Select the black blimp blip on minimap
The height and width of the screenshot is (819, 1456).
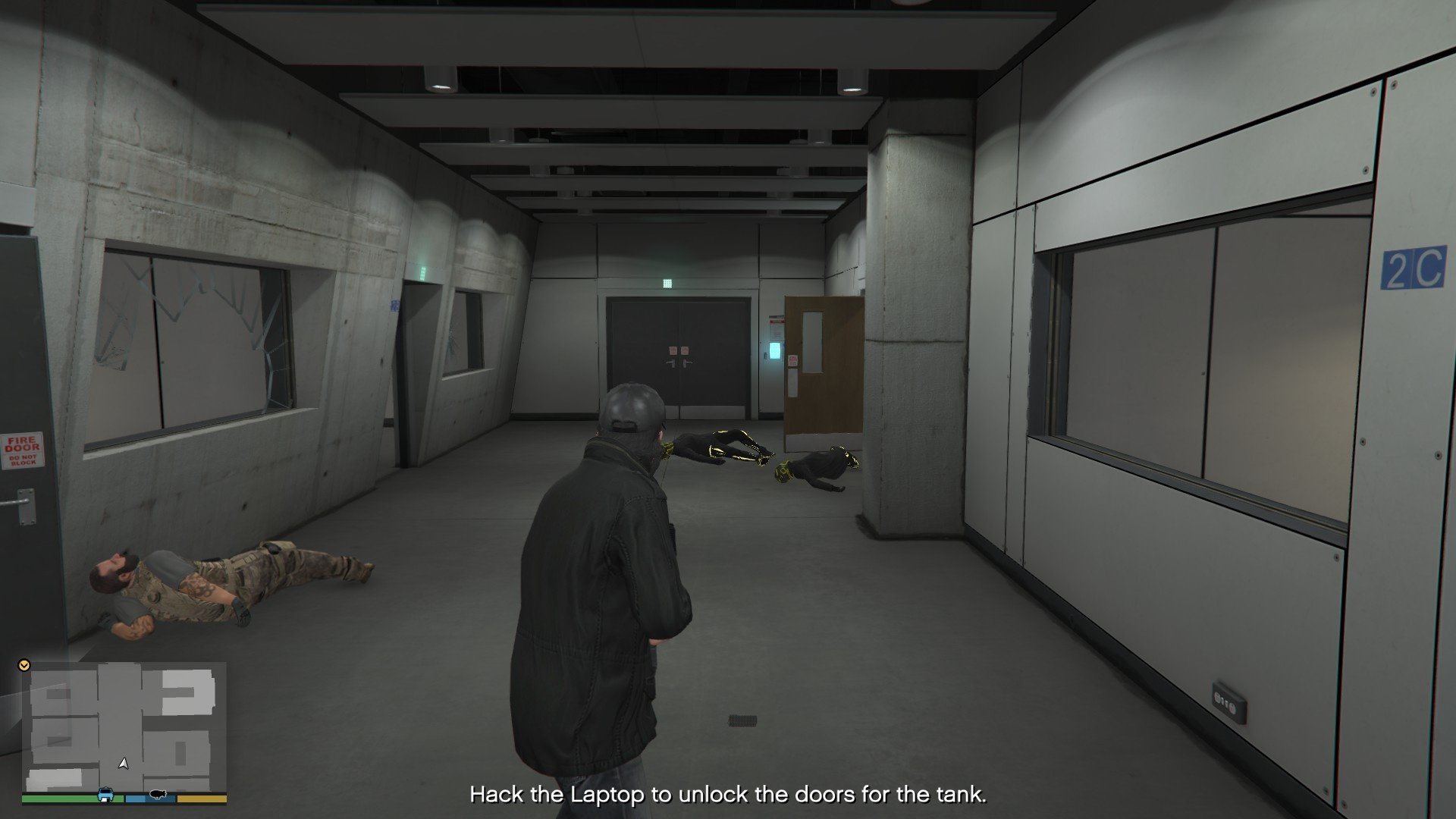tap(158, 794)
